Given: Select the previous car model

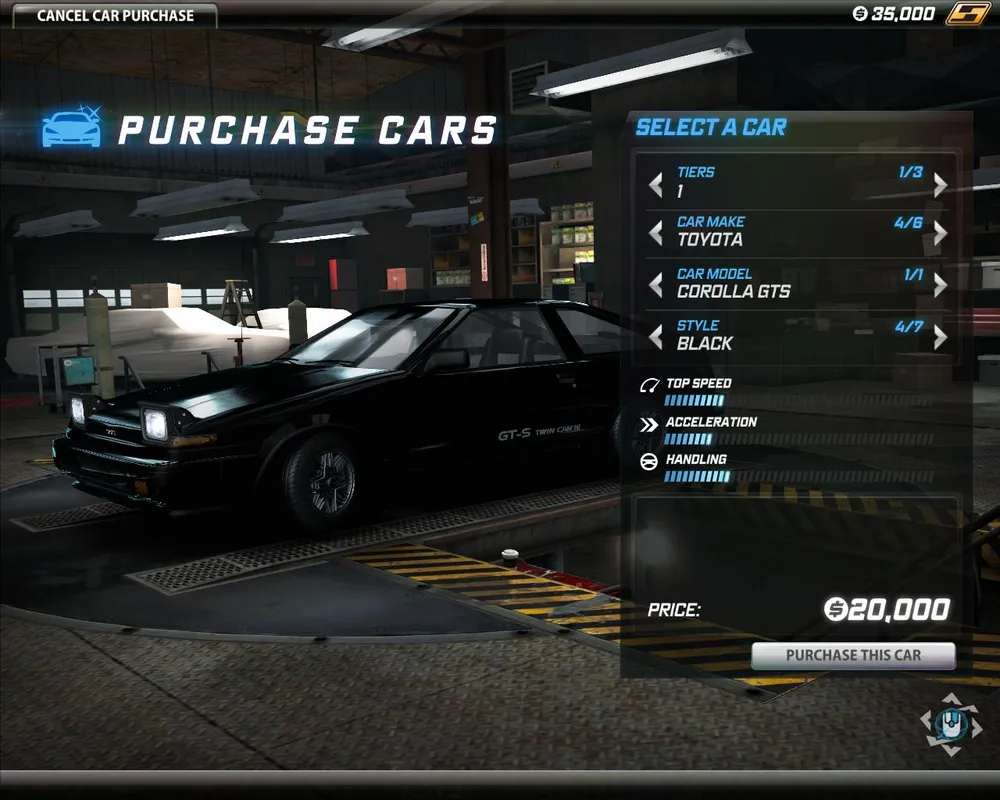Looking at the screenshot, I should [x=656, y=285].
